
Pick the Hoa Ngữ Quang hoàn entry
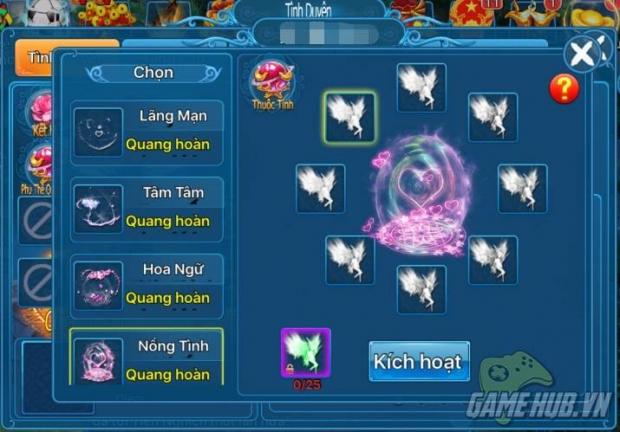click(147, 284)
